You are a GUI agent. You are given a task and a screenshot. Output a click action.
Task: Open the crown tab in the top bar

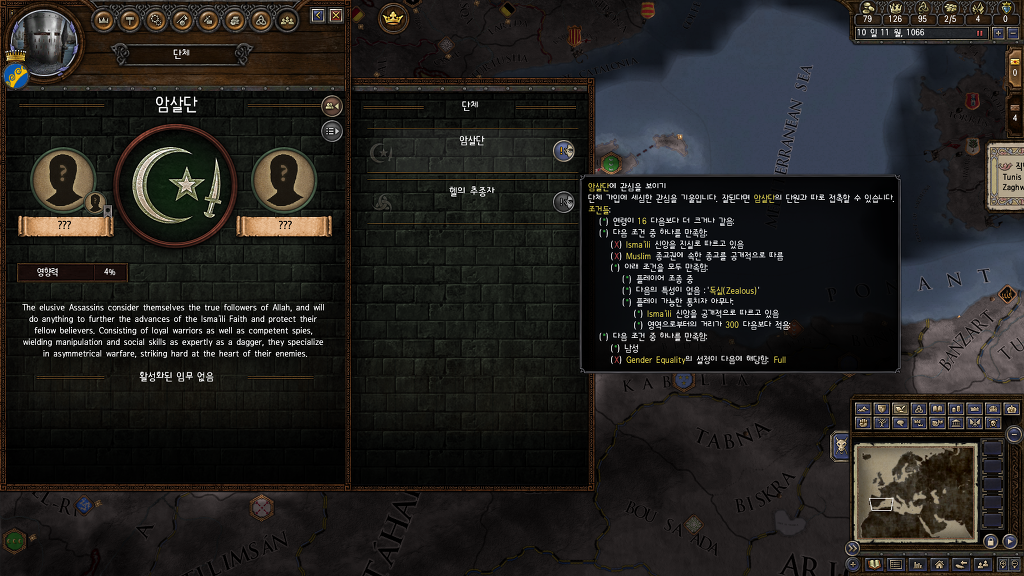(x=105, y=20)
